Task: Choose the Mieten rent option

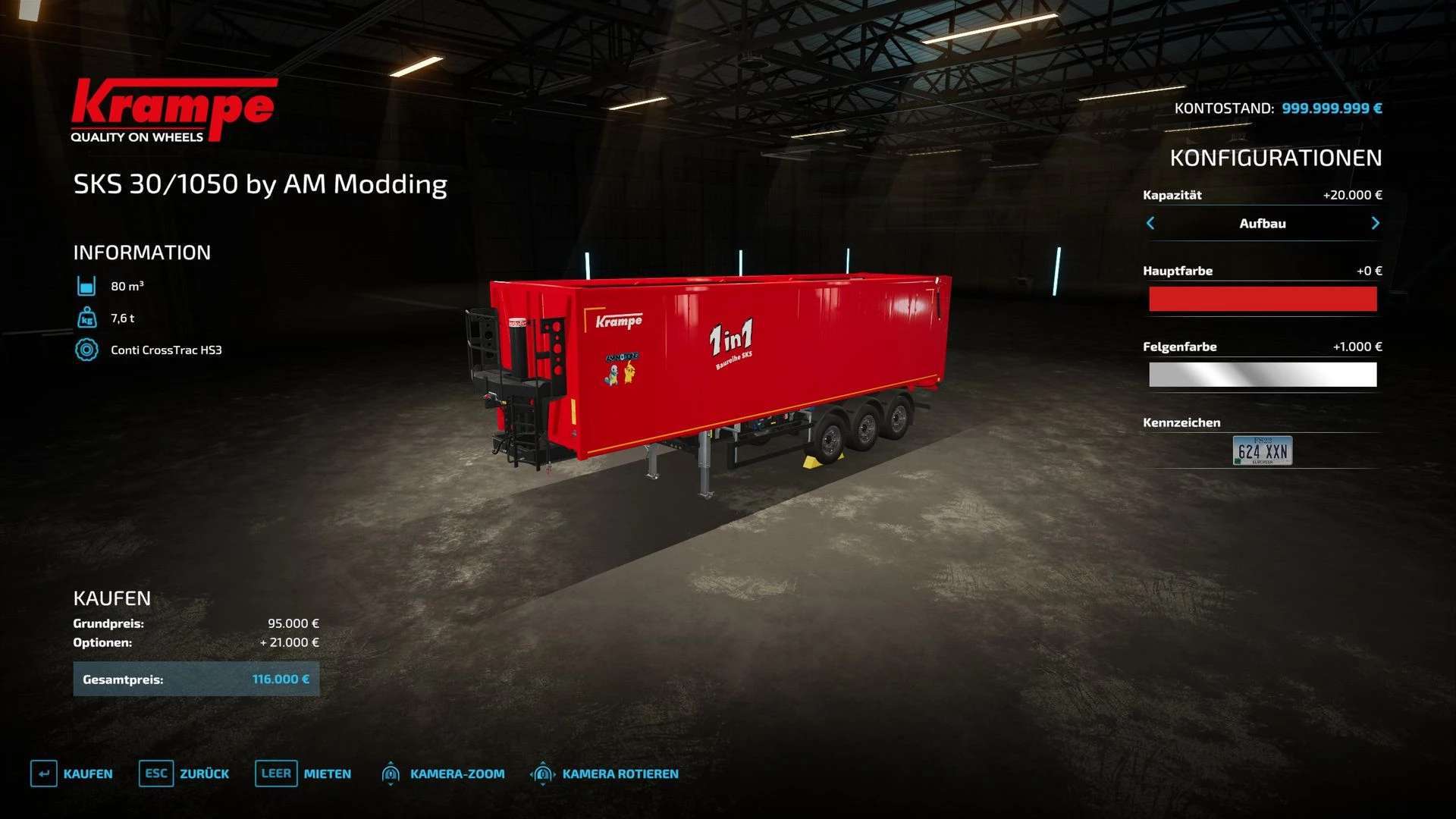Action: (303, 773)
